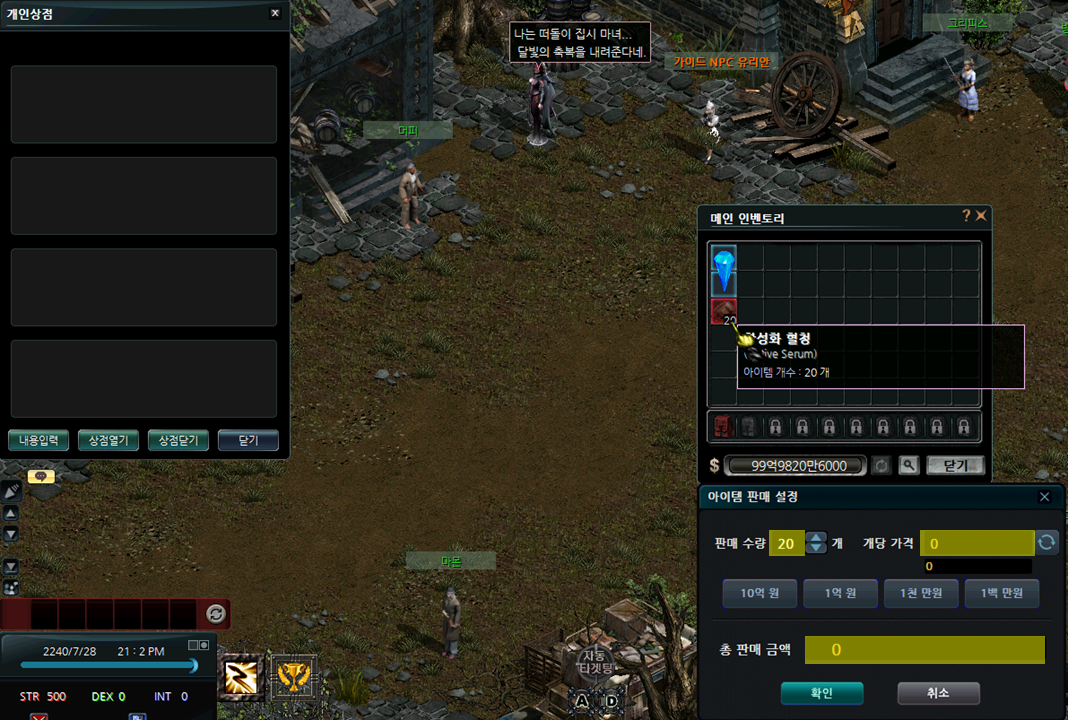Image resolution: width=1068 pixels, height=720 pixels.
Task: Close the inventory with the 닫기 button
Action: 955,465
